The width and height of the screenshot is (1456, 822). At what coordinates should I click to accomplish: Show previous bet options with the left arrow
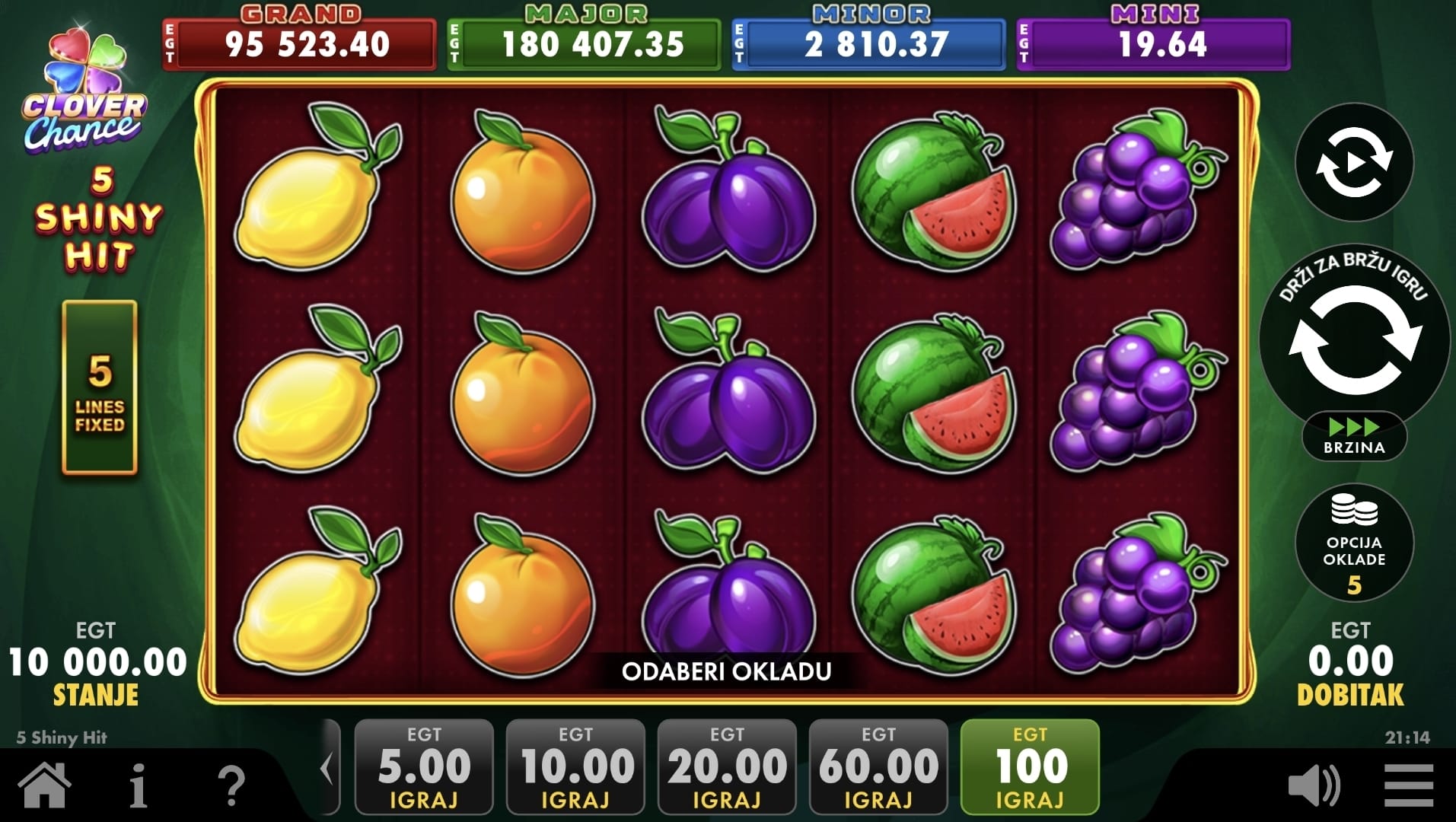tap(328, 769)
